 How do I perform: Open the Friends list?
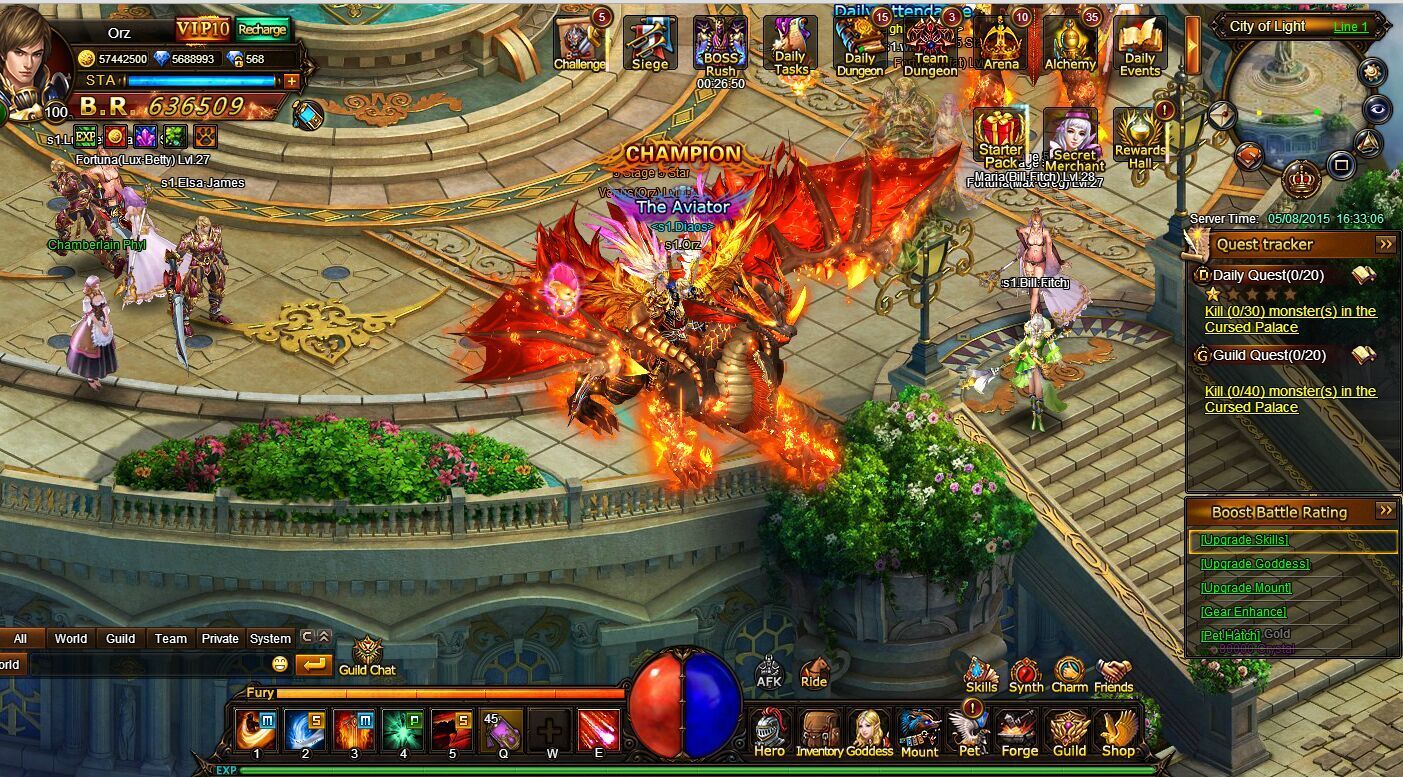[x=1113, y=675]
